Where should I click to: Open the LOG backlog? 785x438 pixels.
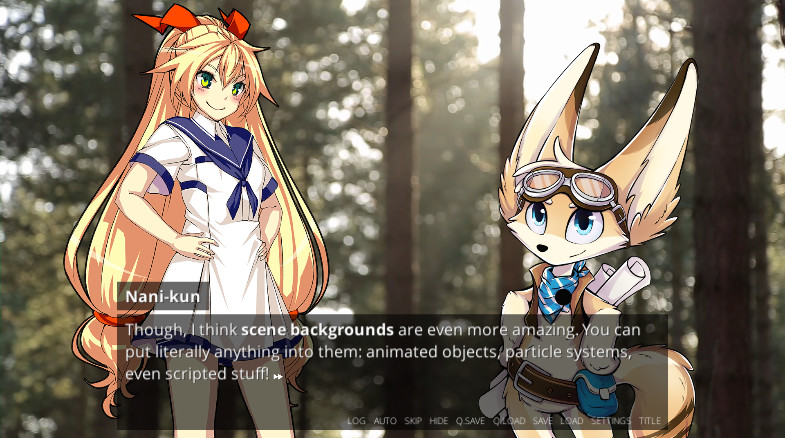356,421
